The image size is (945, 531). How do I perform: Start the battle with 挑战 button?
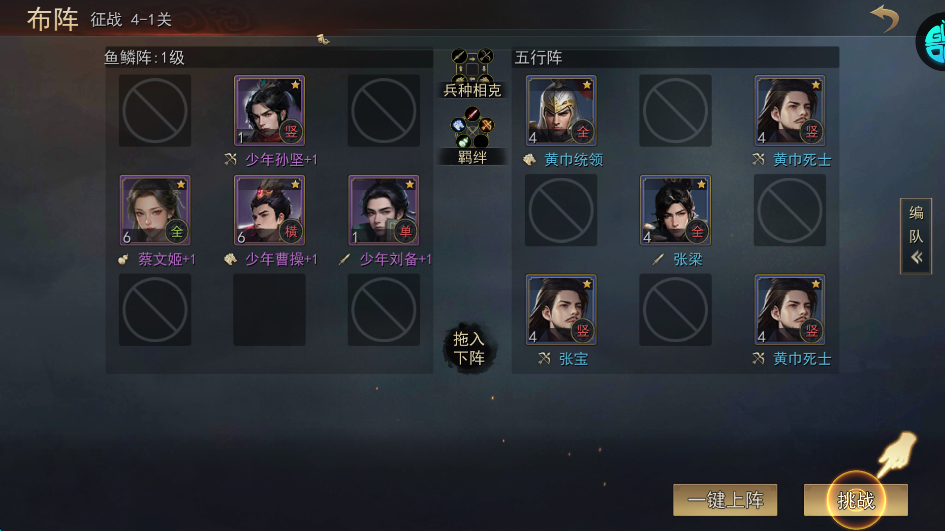[855, 499]
